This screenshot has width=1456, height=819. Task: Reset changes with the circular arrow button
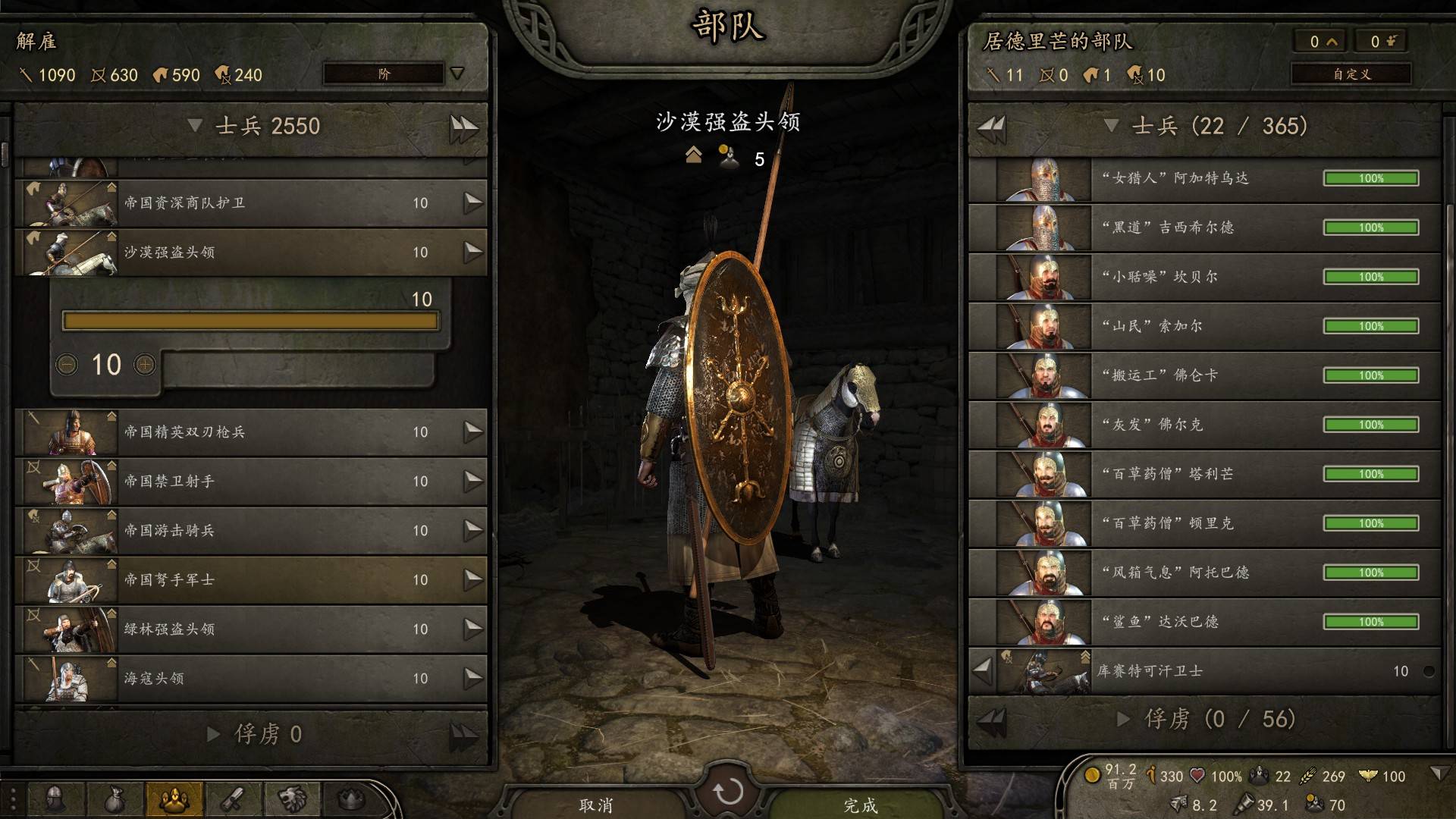(728, 792)
